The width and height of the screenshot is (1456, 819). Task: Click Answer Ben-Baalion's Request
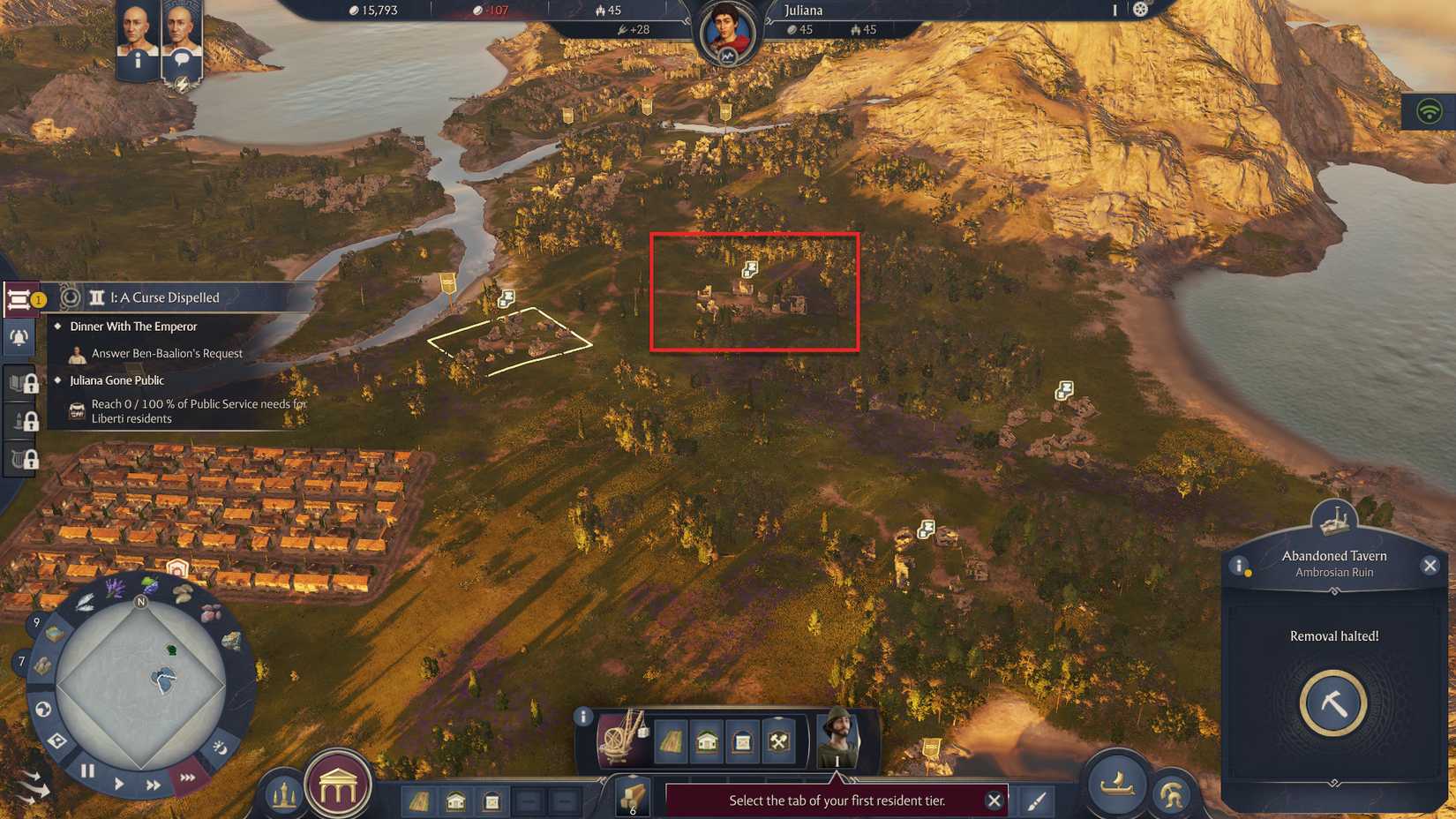coord(166,352)
